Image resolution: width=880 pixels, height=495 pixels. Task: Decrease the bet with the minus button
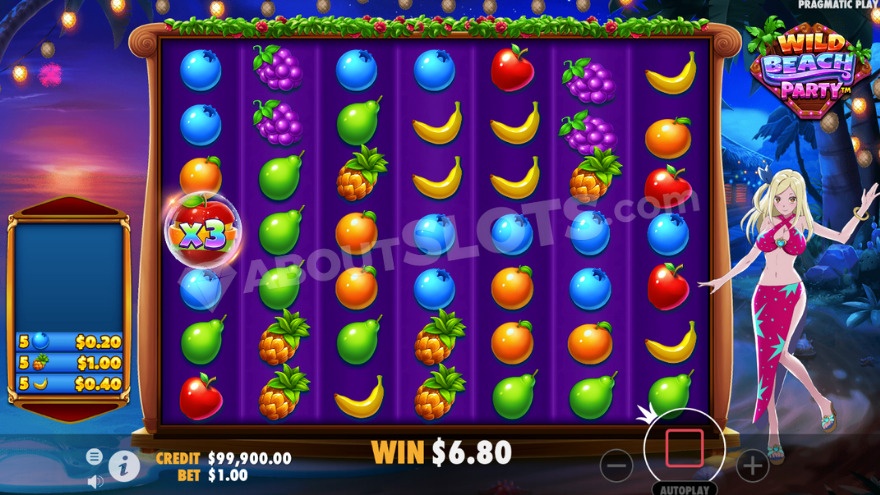(617, 465)
